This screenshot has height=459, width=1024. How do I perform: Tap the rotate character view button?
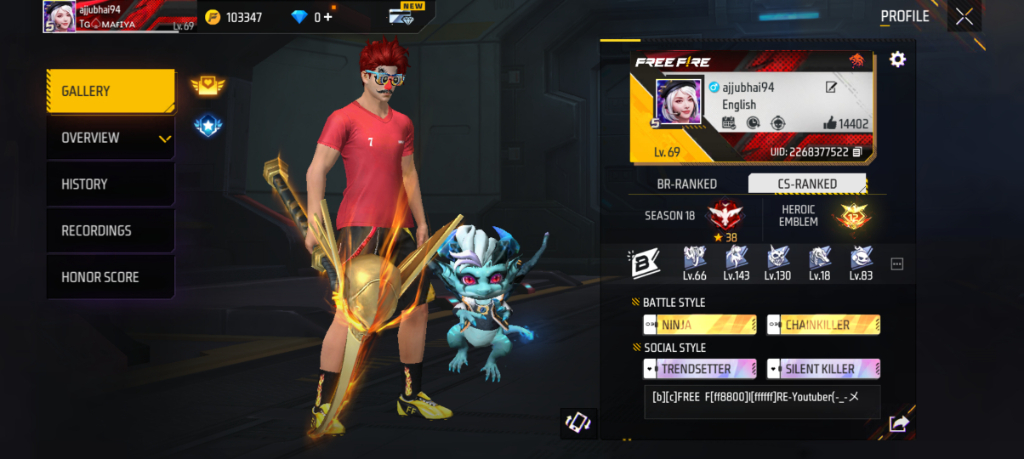[579, 424]
